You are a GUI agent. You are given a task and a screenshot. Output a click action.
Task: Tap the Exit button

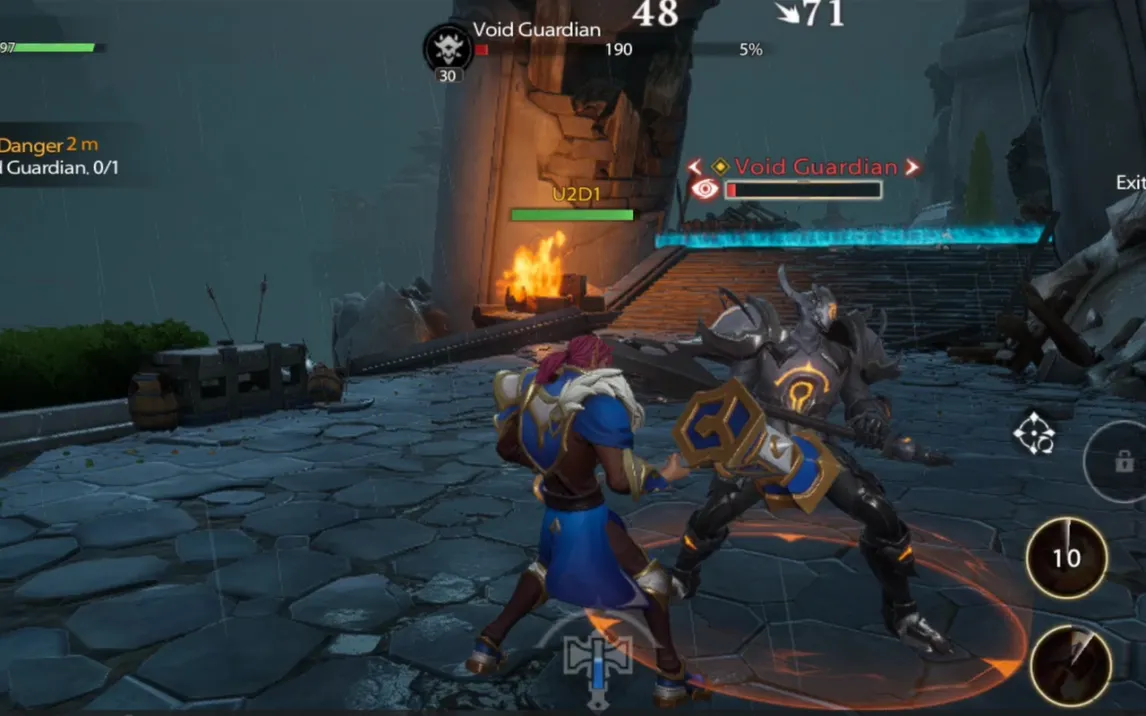point(1131,183)
